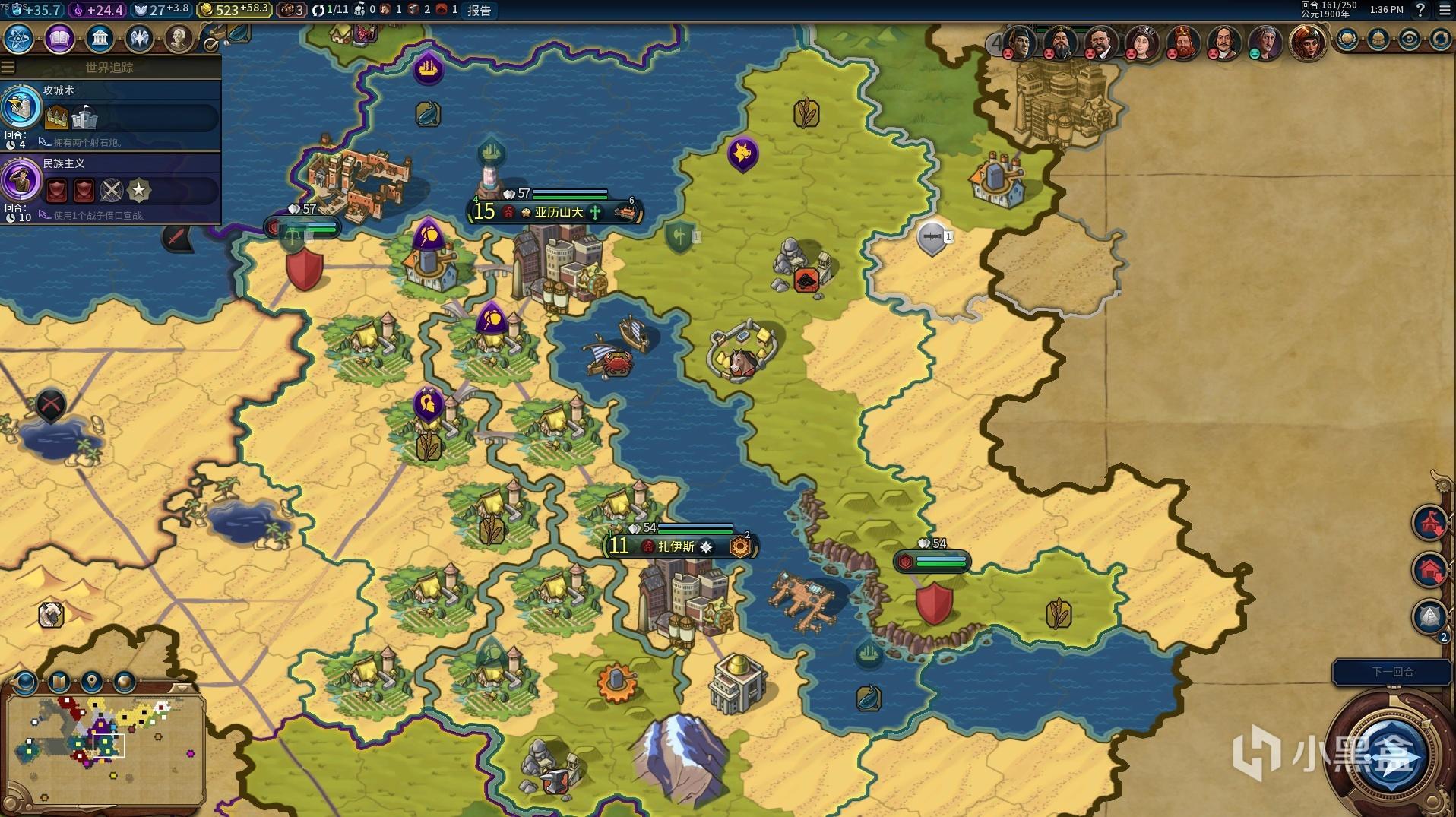
Task: Open the help question mark button
Action: pyautogui.click(x=1420, y=10)
